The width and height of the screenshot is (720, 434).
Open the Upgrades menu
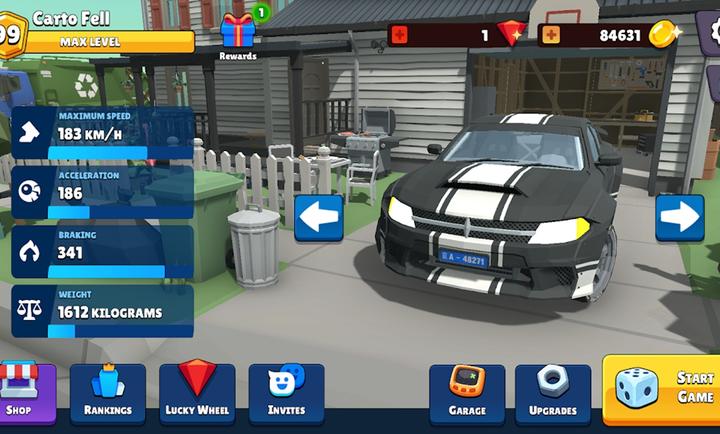(x=552, y=392)
